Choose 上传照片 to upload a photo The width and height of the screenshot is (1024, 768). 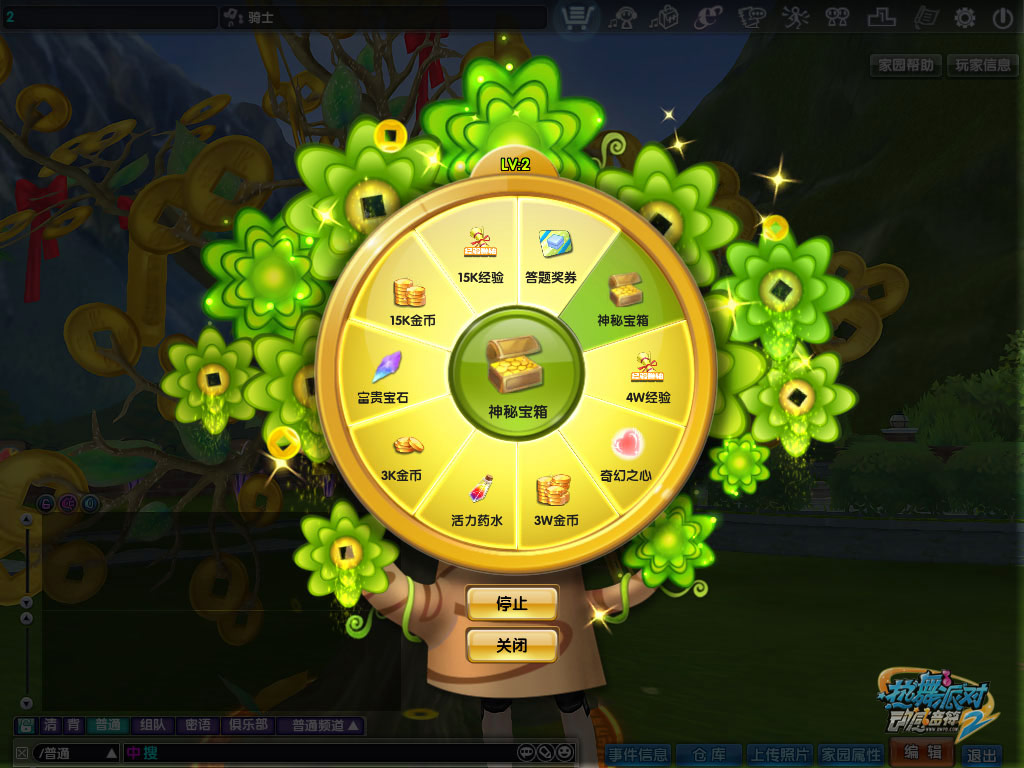[780, 754]
